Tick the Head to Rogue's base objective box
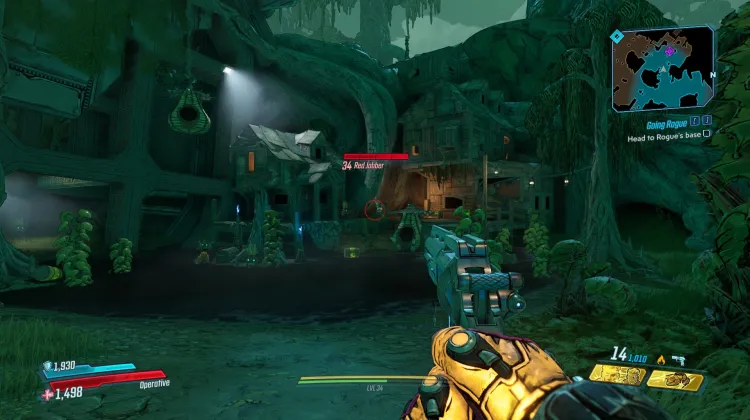This screenshot has width=750, height=420. click(707, 133)
